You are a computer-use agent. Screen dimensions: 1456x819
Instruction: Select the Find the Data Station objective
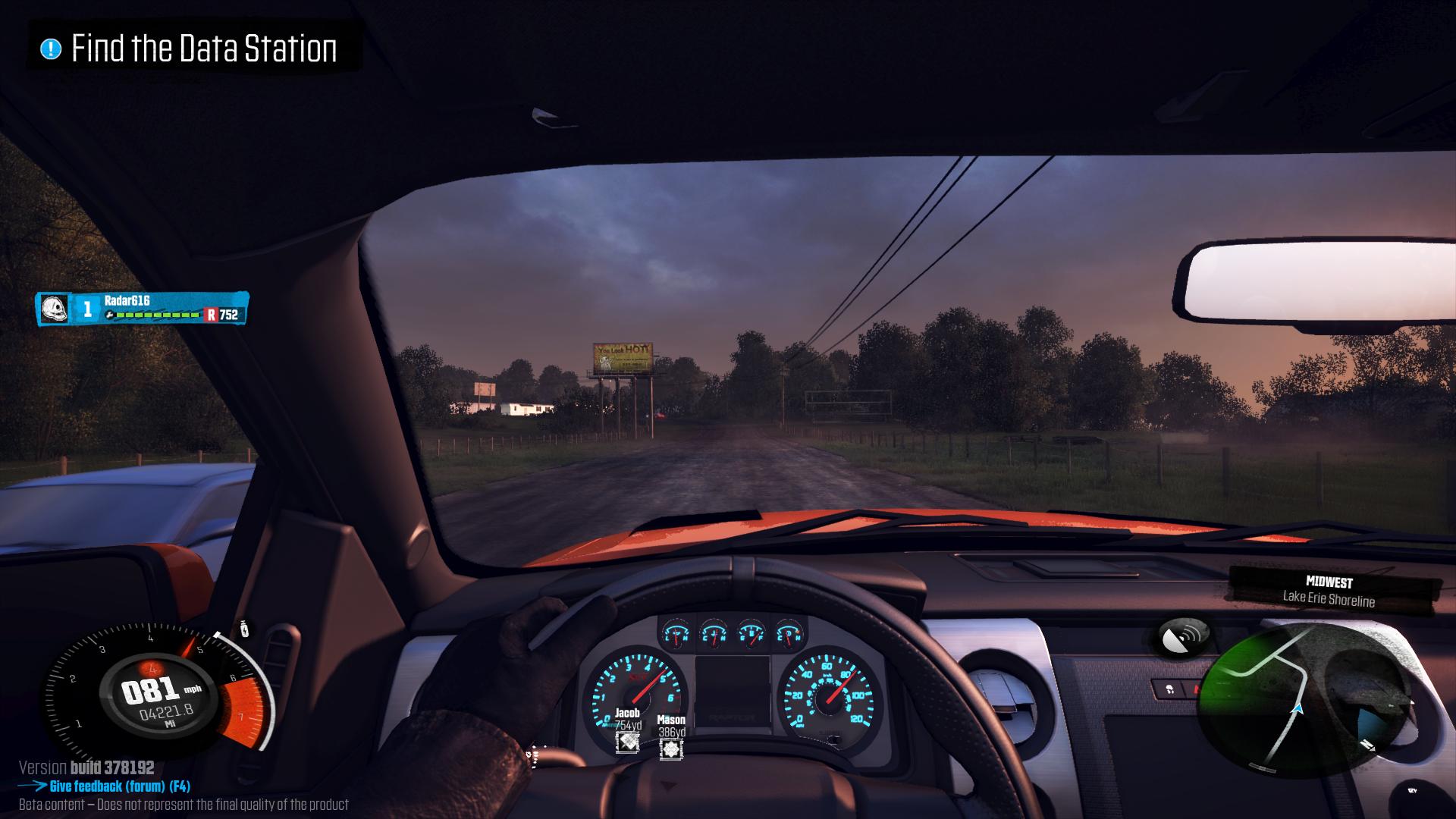tap(194, 49)
